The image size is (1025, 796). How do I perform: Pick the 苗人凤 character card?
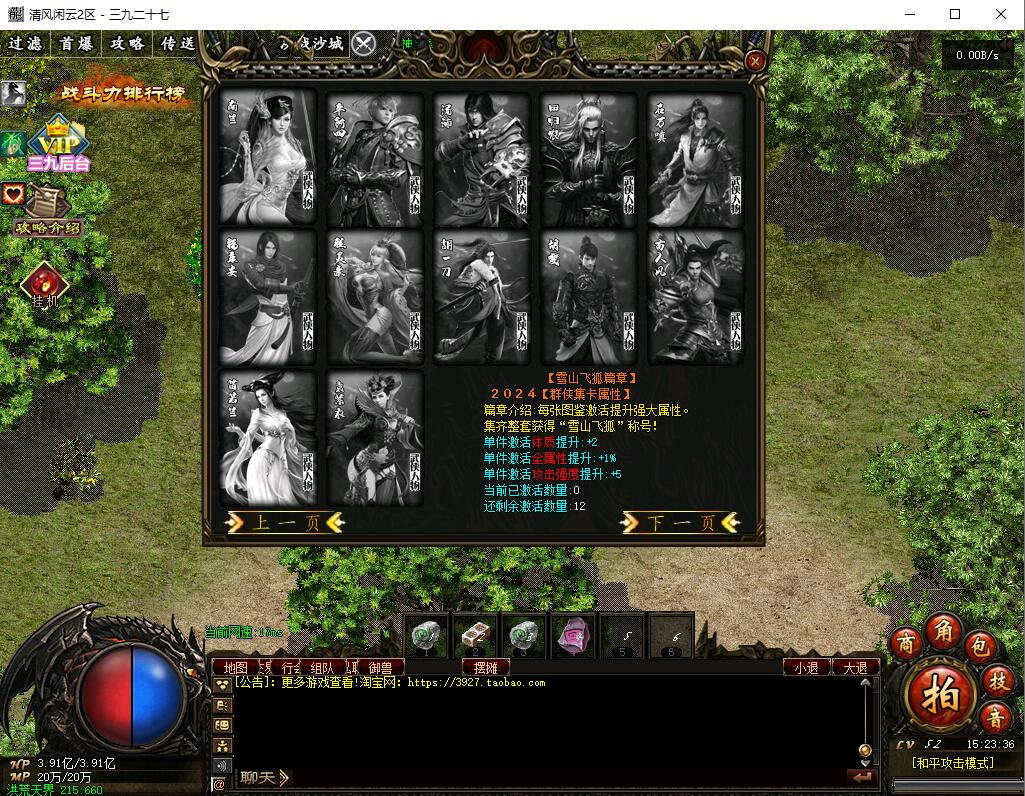click(x=695, y=297)
